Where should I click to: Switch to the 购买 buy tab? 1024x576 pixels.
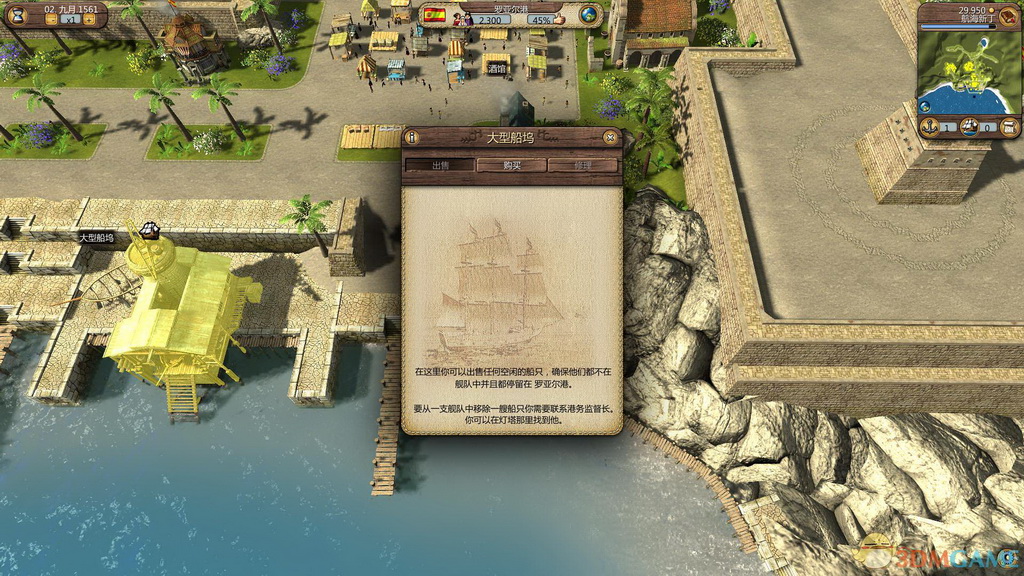[511, 165]
